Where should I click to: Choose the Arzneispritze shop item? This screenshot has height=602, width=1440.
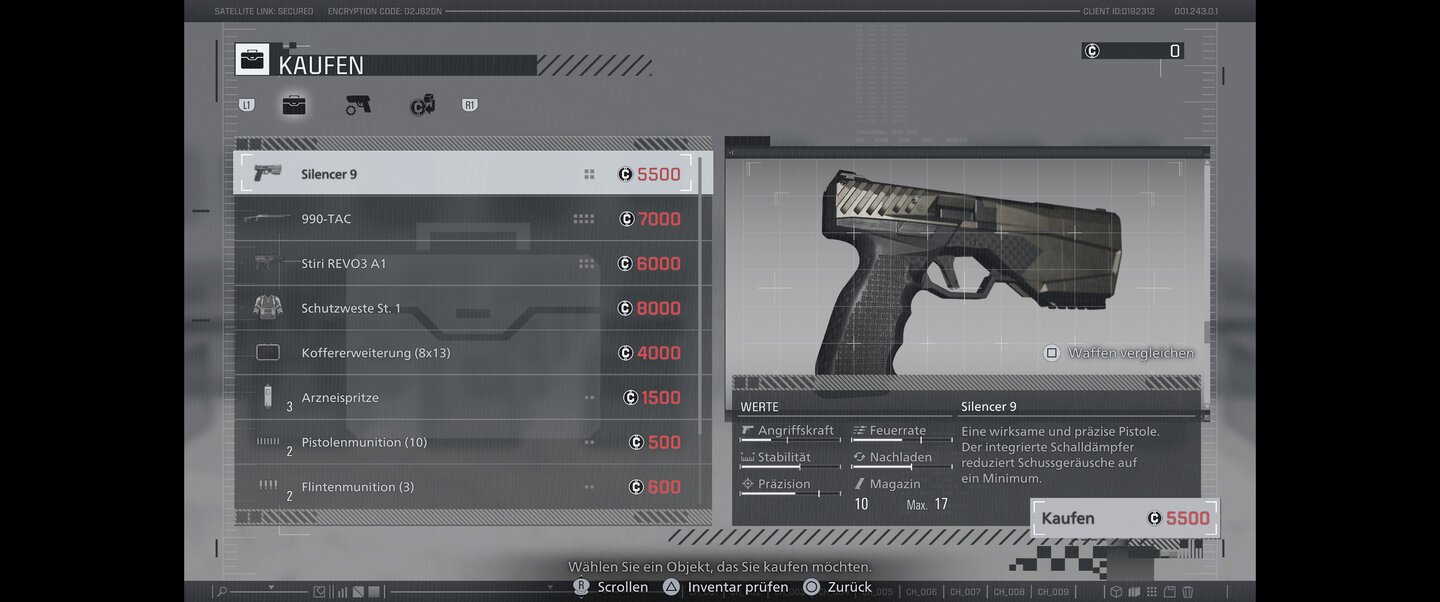[470, 398]
